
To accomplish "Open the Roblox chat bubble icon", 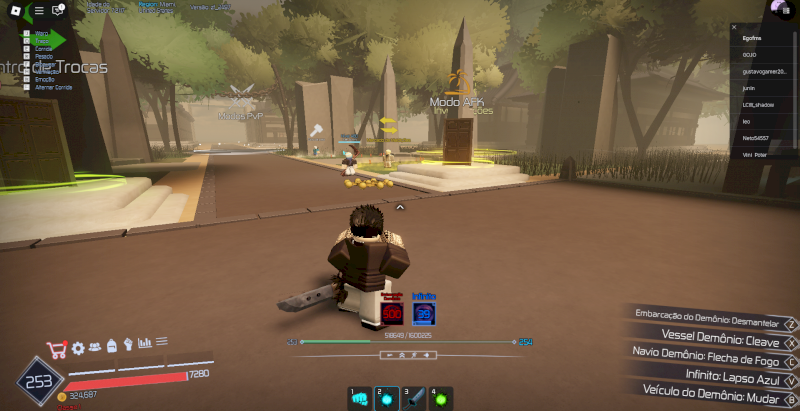I will click(x=57, y=10).
